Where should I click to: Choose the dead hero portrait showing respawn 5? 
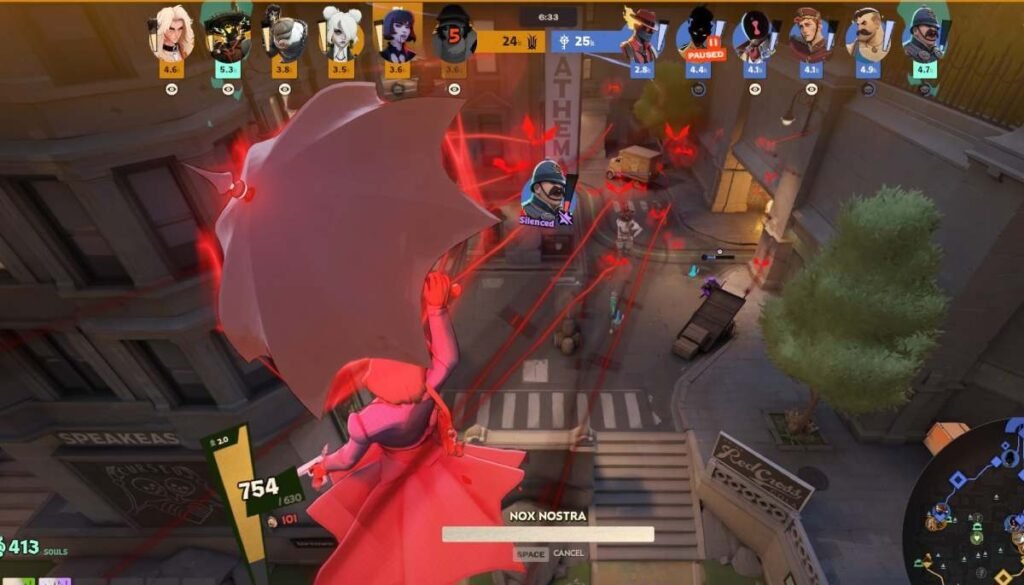point(454,37)
